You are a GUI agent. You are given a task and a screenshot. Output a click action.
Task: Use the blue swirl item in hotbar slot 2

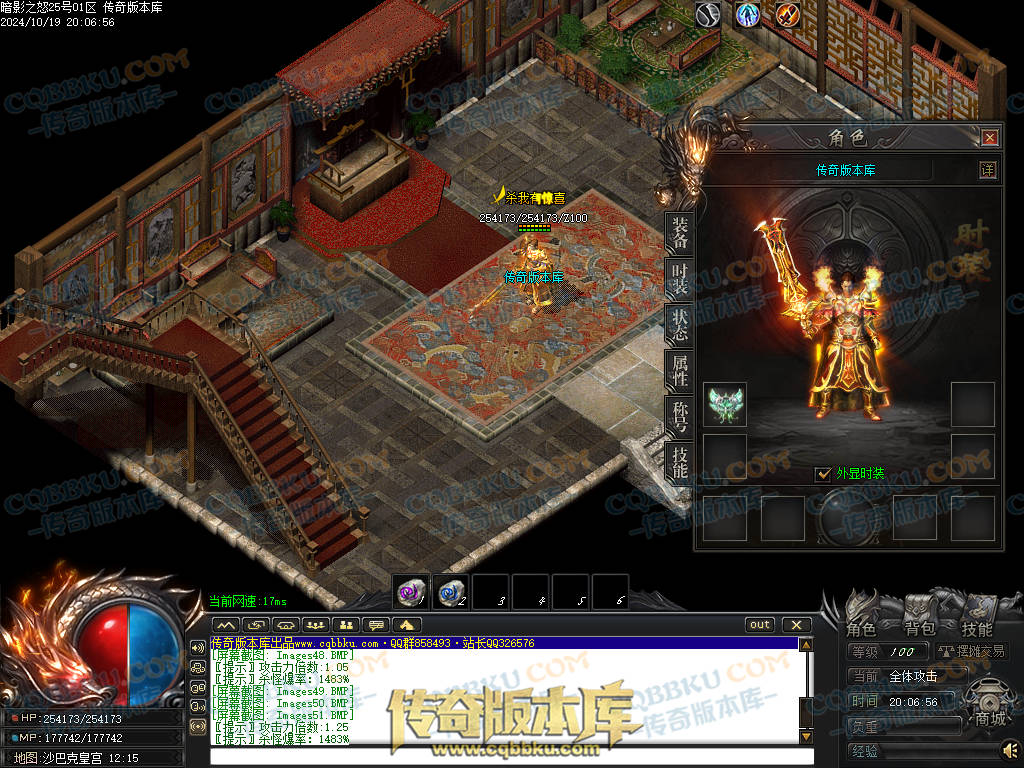tap(451, 592)
